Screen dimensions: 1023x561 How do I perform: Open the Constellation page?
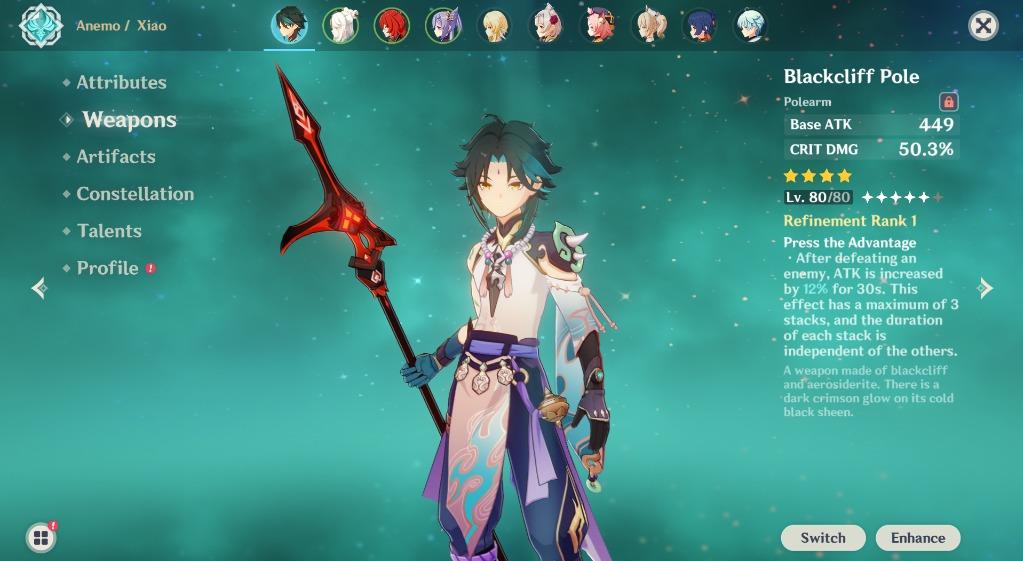pyautogui.click(x=135, y=194)
